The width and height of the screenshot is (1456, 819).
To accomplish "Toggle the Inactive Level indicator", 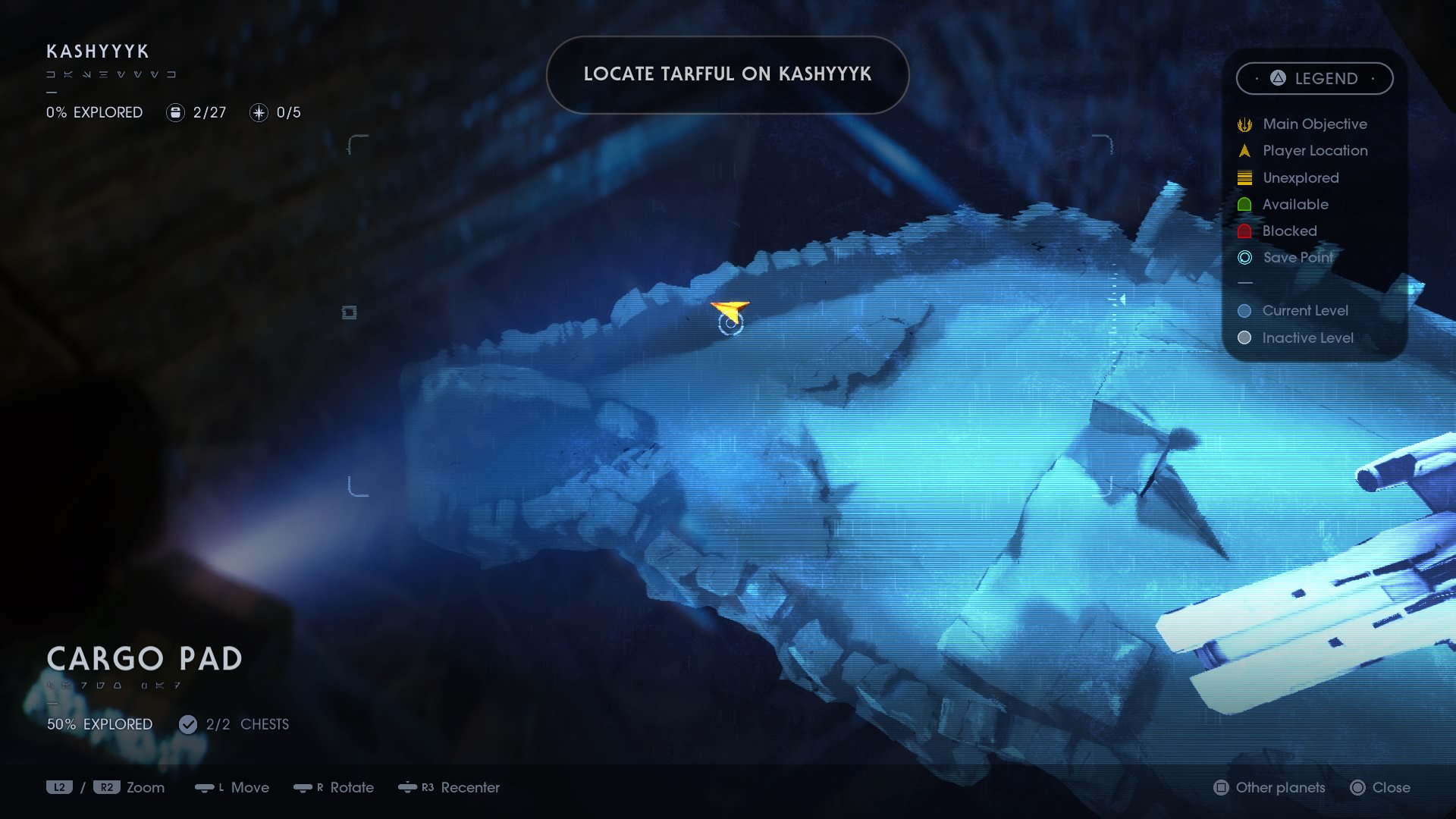I will pos(1244,338).
